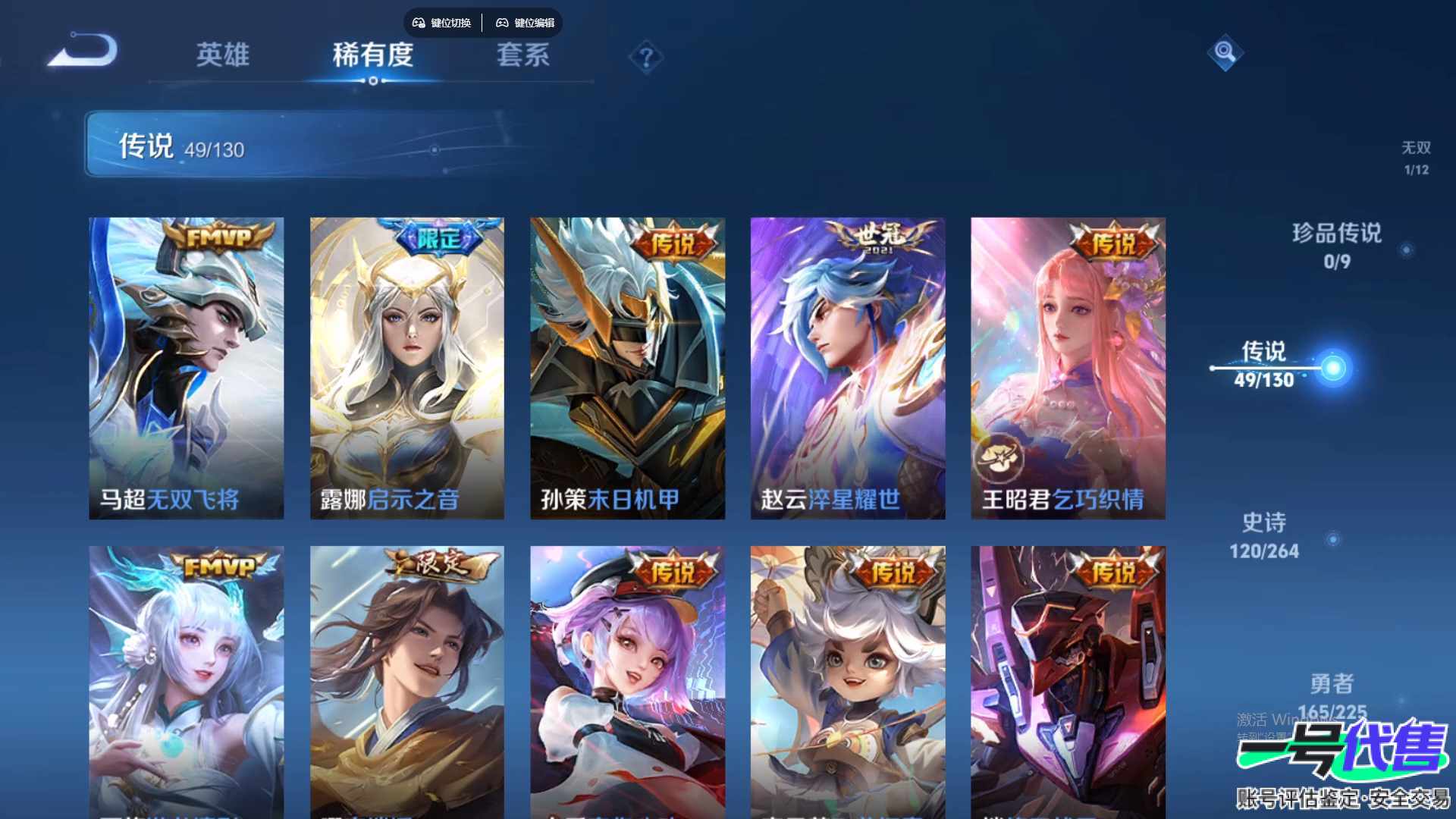Open the 键位编辑 overlay button
This screenshot has width=1456, height=819.
[526, 23]
